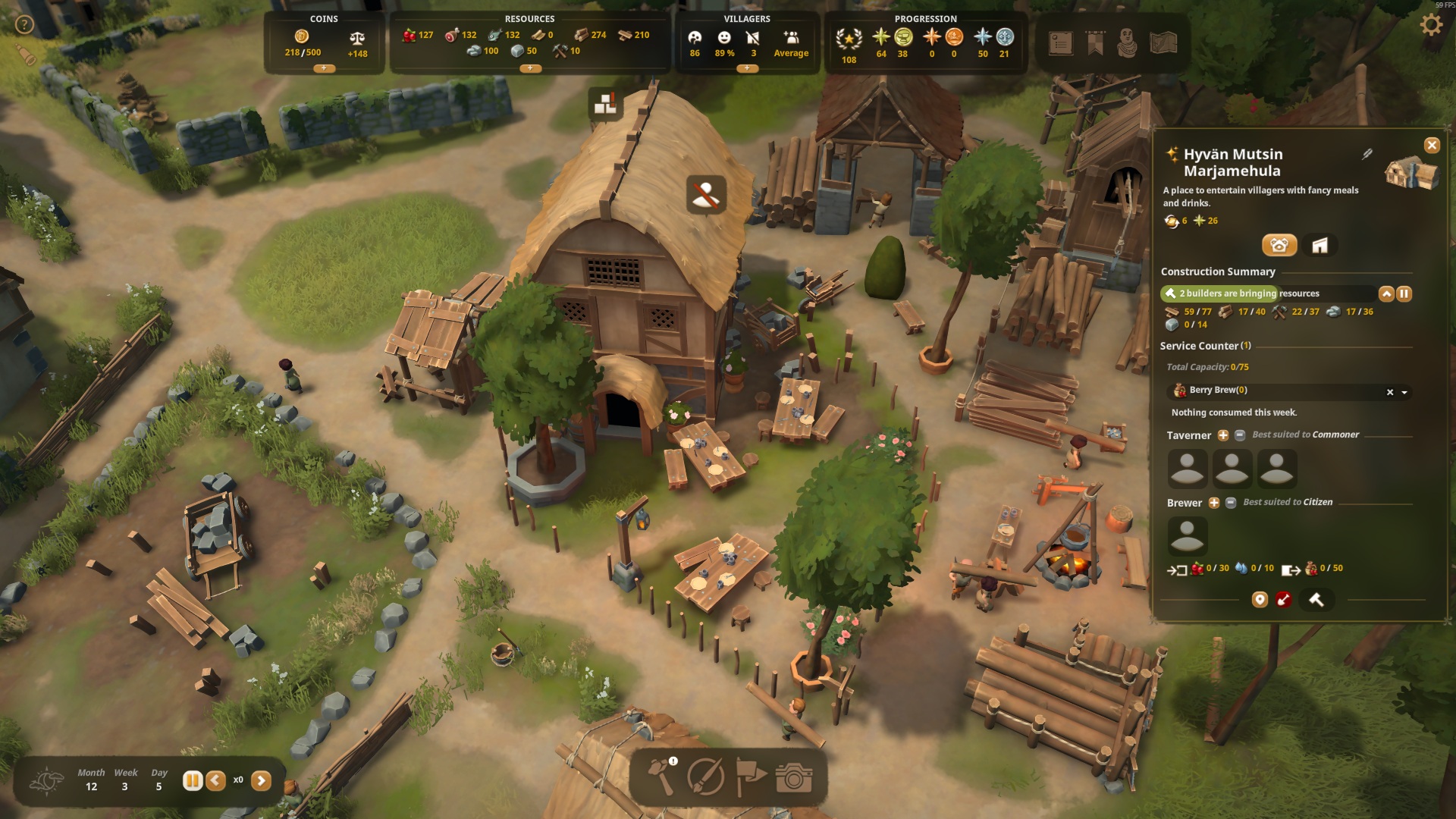Open the help question mark
This screenshot has height=819, width=1456.
pos(25,25)
